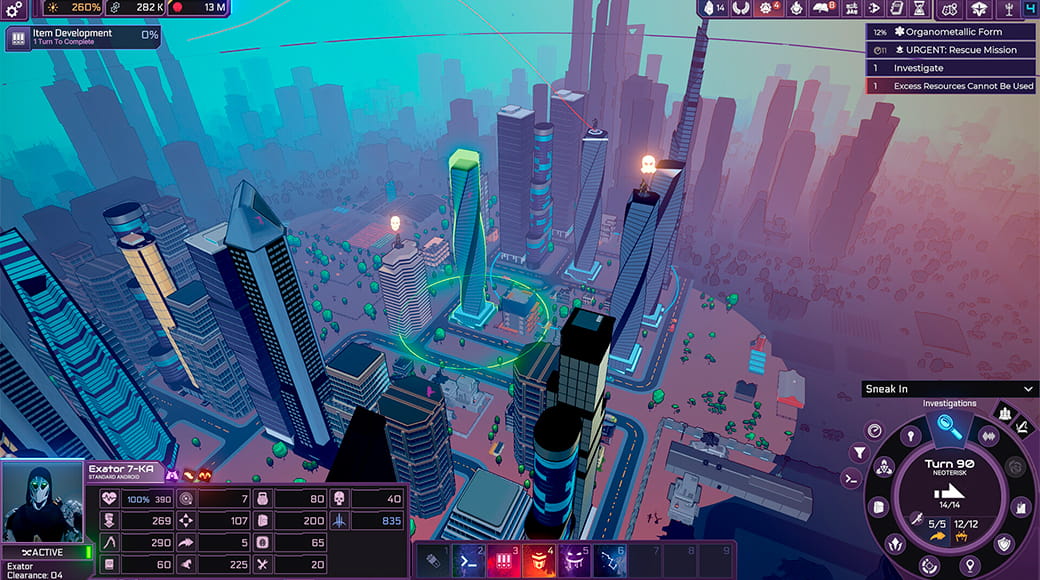Select the Organometallic Form research entry
1040x580 pixels.
click(x=950, y=32)
